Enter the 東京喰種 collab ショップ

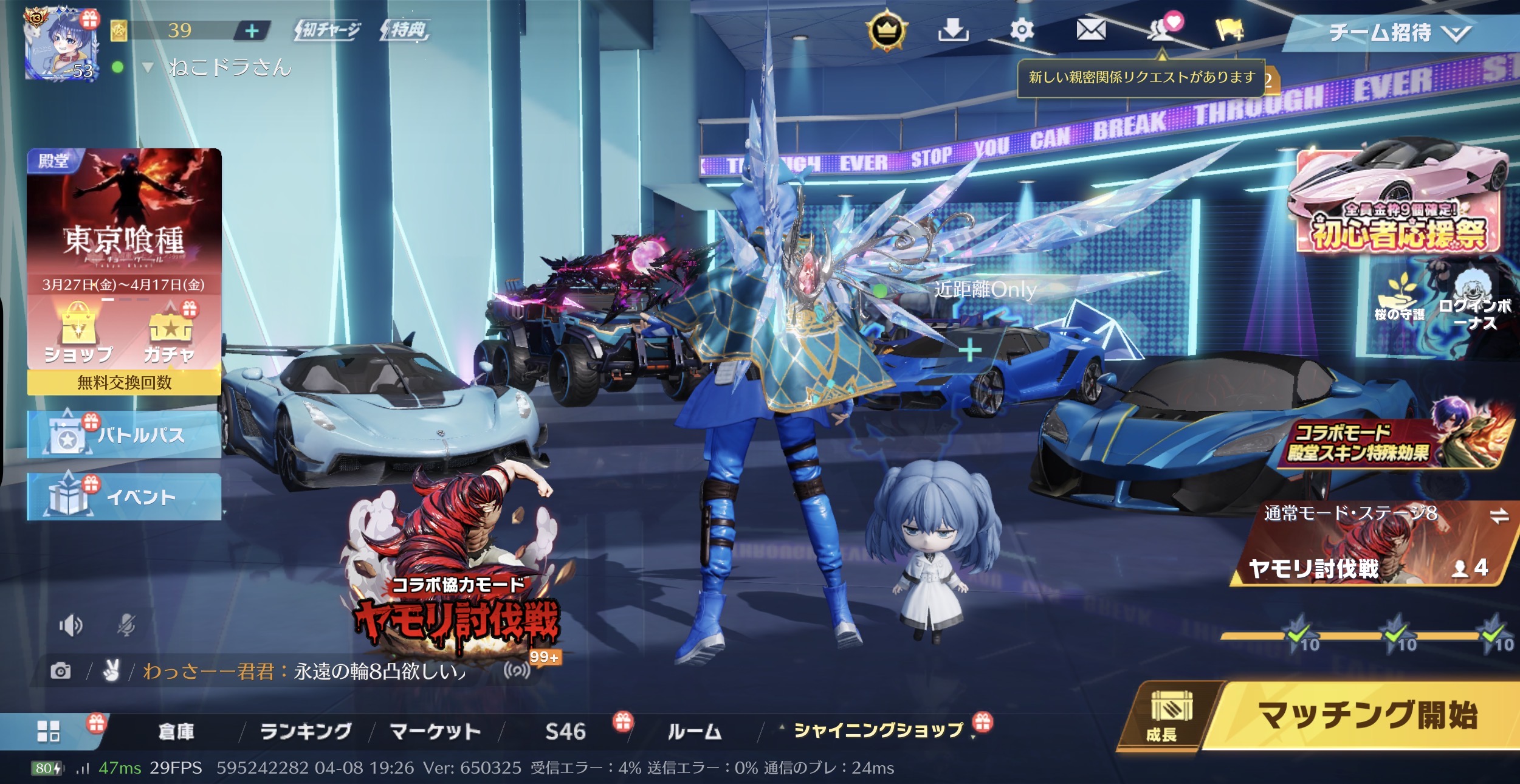point(78,333)
